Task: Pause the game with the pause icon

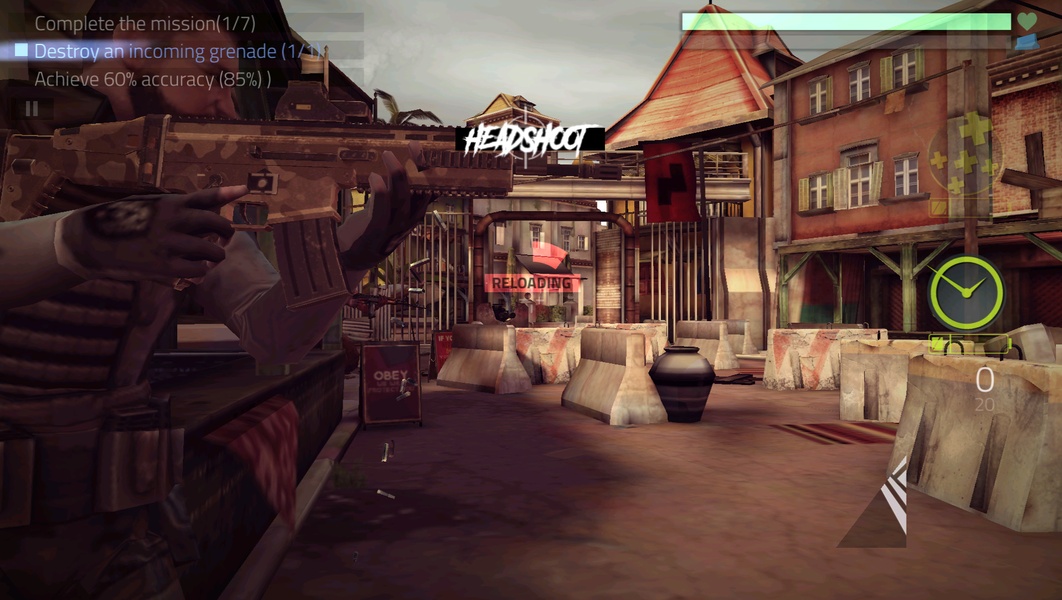Action: (x=32, y=108)
